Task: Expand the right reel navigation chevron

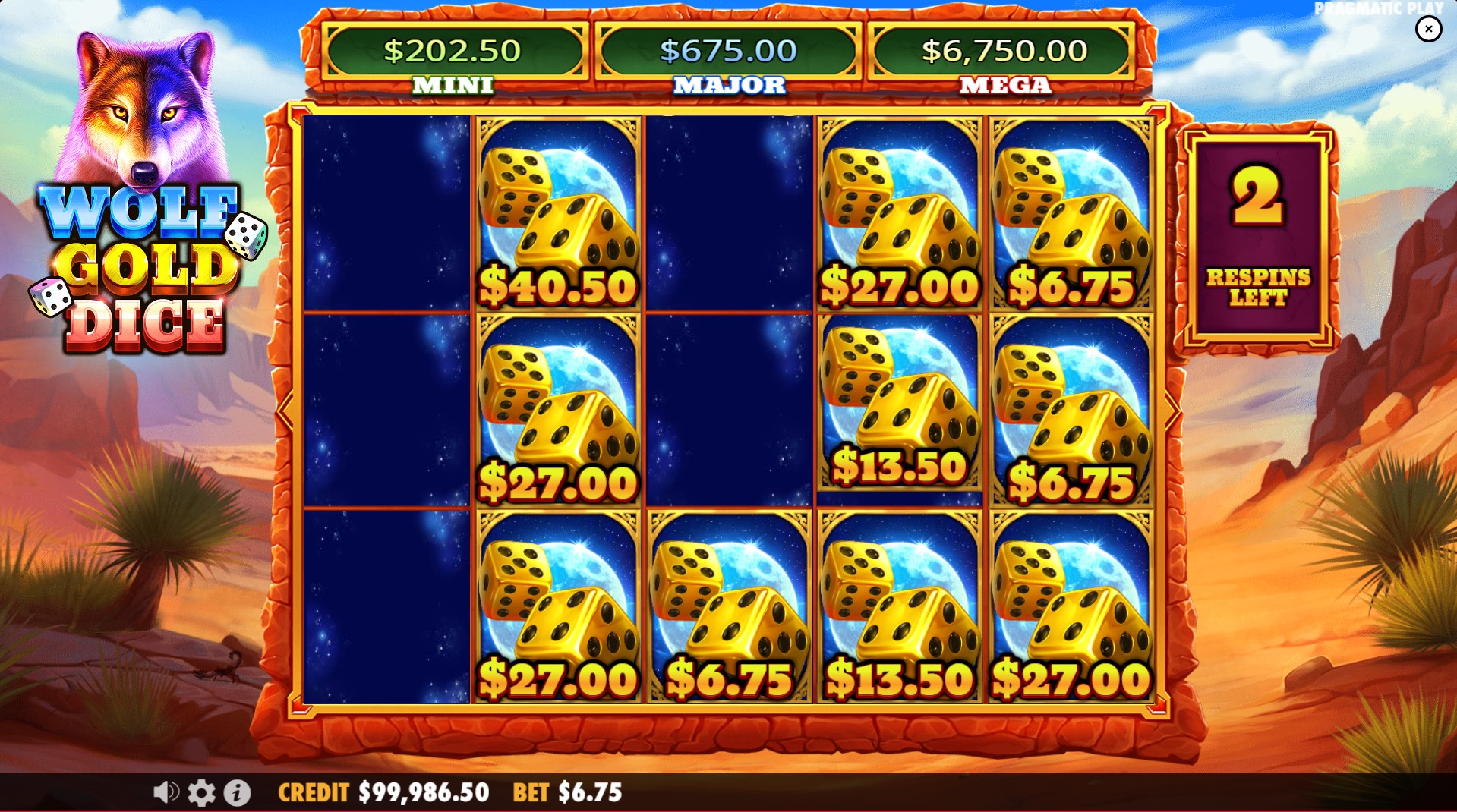Action: [x=1173, y=410]
